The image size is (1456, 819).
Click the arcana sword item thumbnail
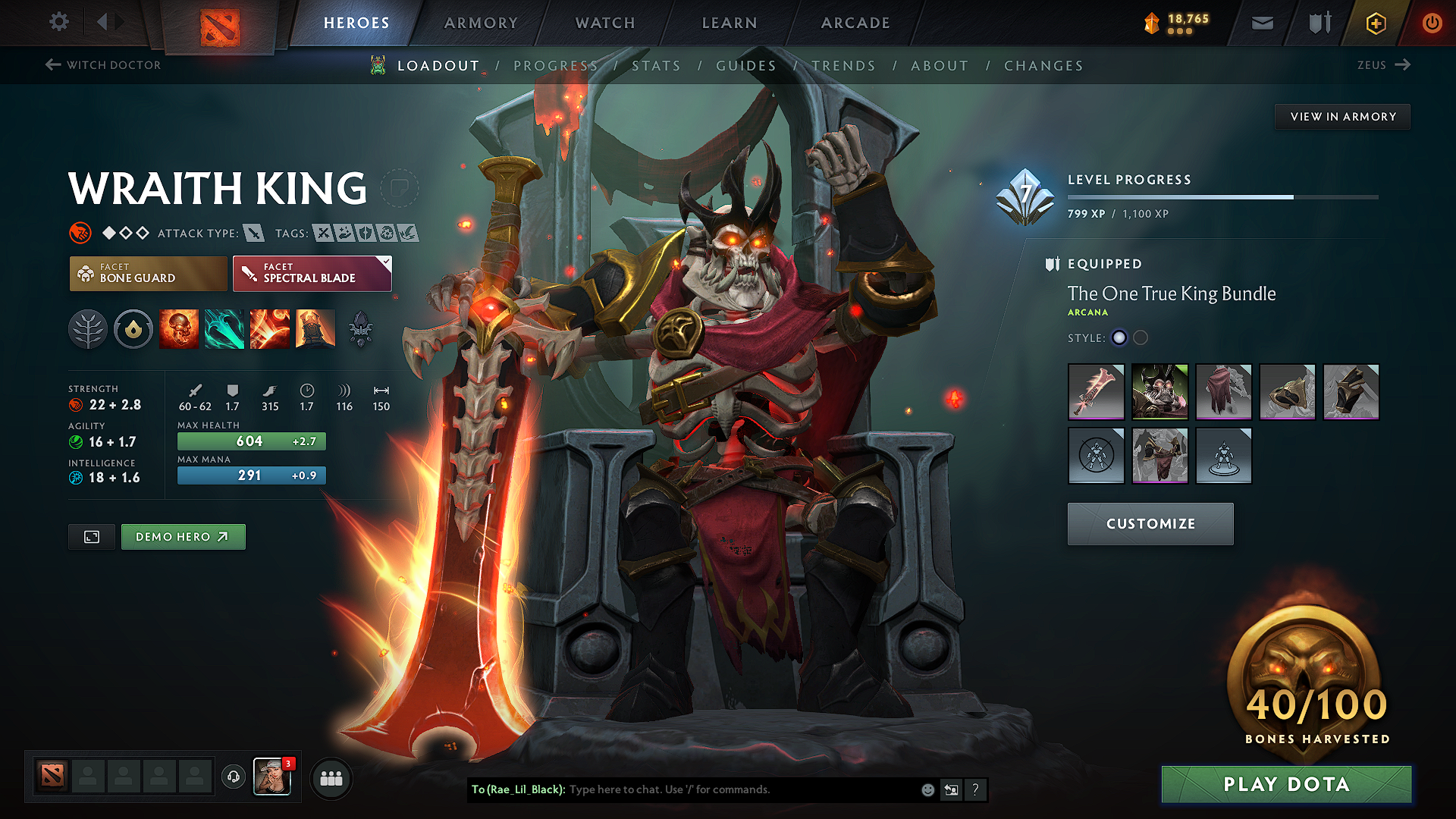[x=1095, y=392]
